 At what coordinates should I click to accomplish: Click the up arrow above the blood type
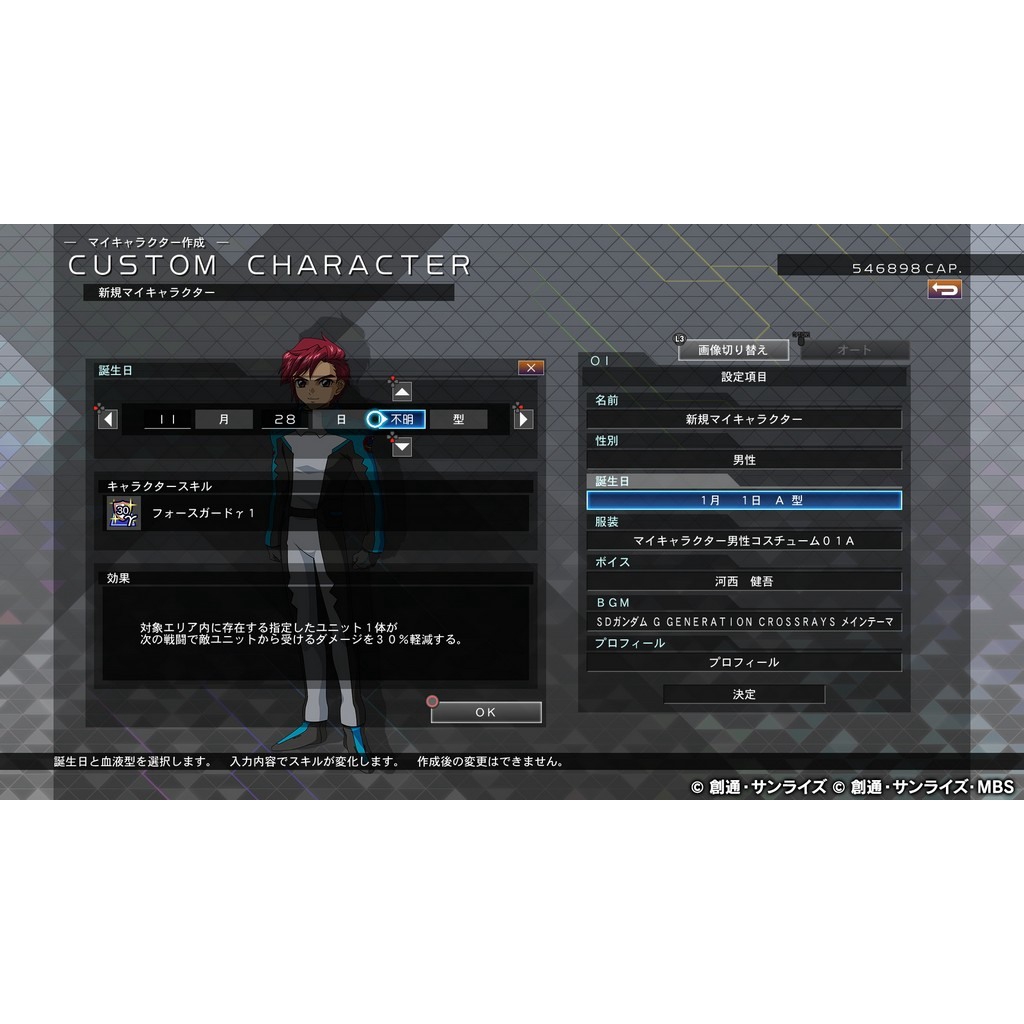(x=401, y=391)
